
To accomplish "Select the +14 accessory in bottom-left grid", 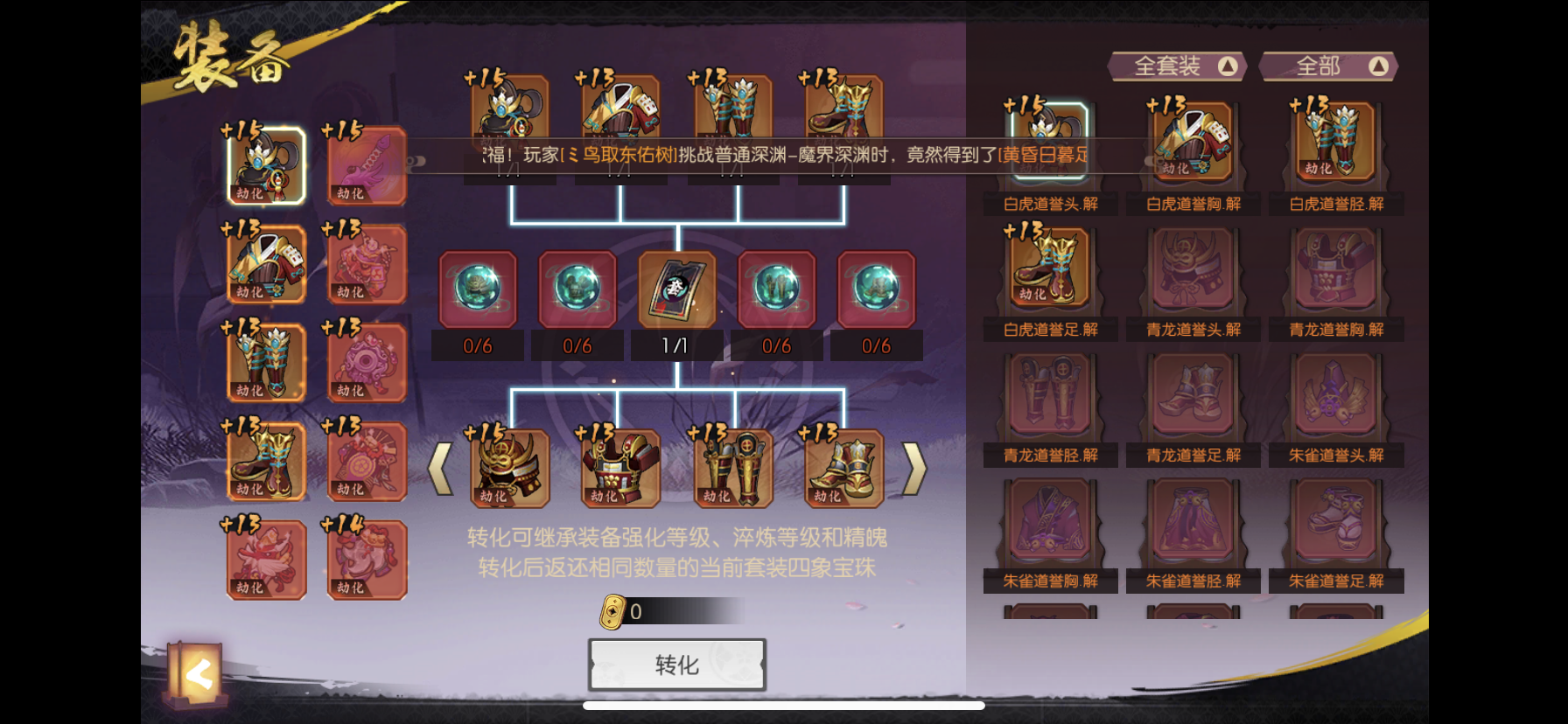I will pos(365,560).
